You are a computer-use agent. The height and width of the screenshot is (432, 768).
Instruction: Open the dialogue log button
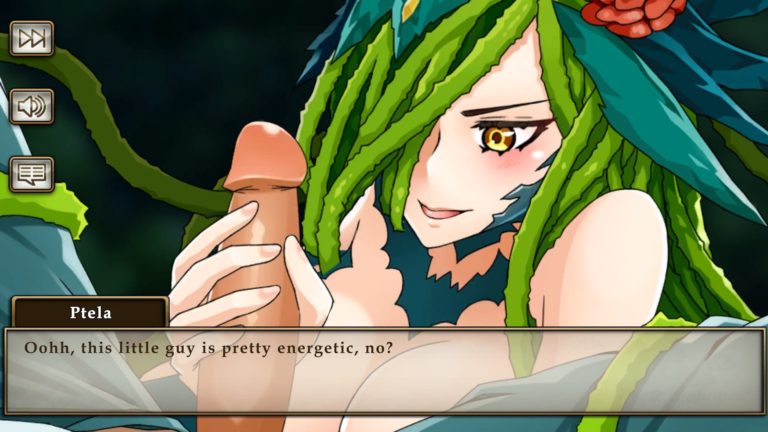(x=31, y=174)
